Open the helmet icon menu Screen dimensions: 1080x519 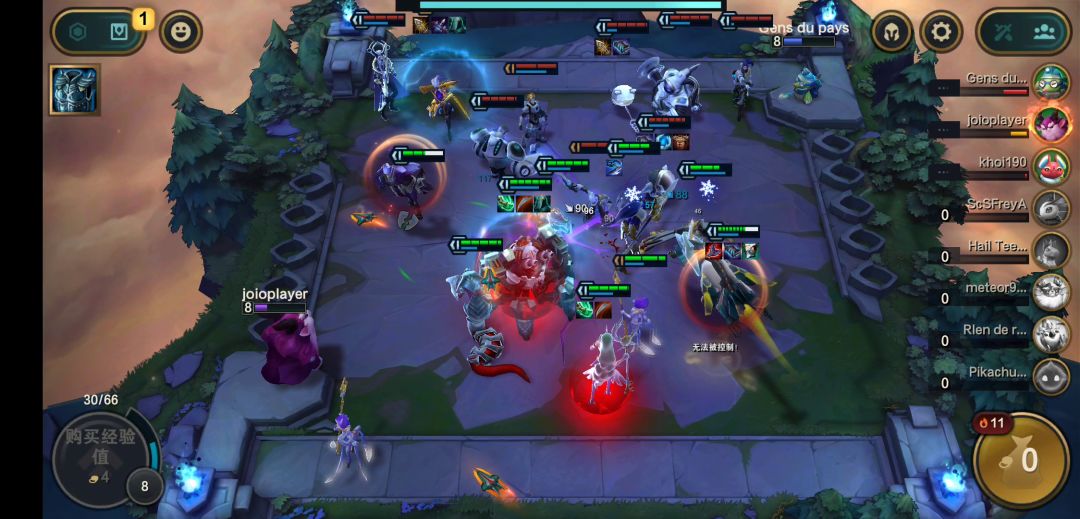coord(891,32)
